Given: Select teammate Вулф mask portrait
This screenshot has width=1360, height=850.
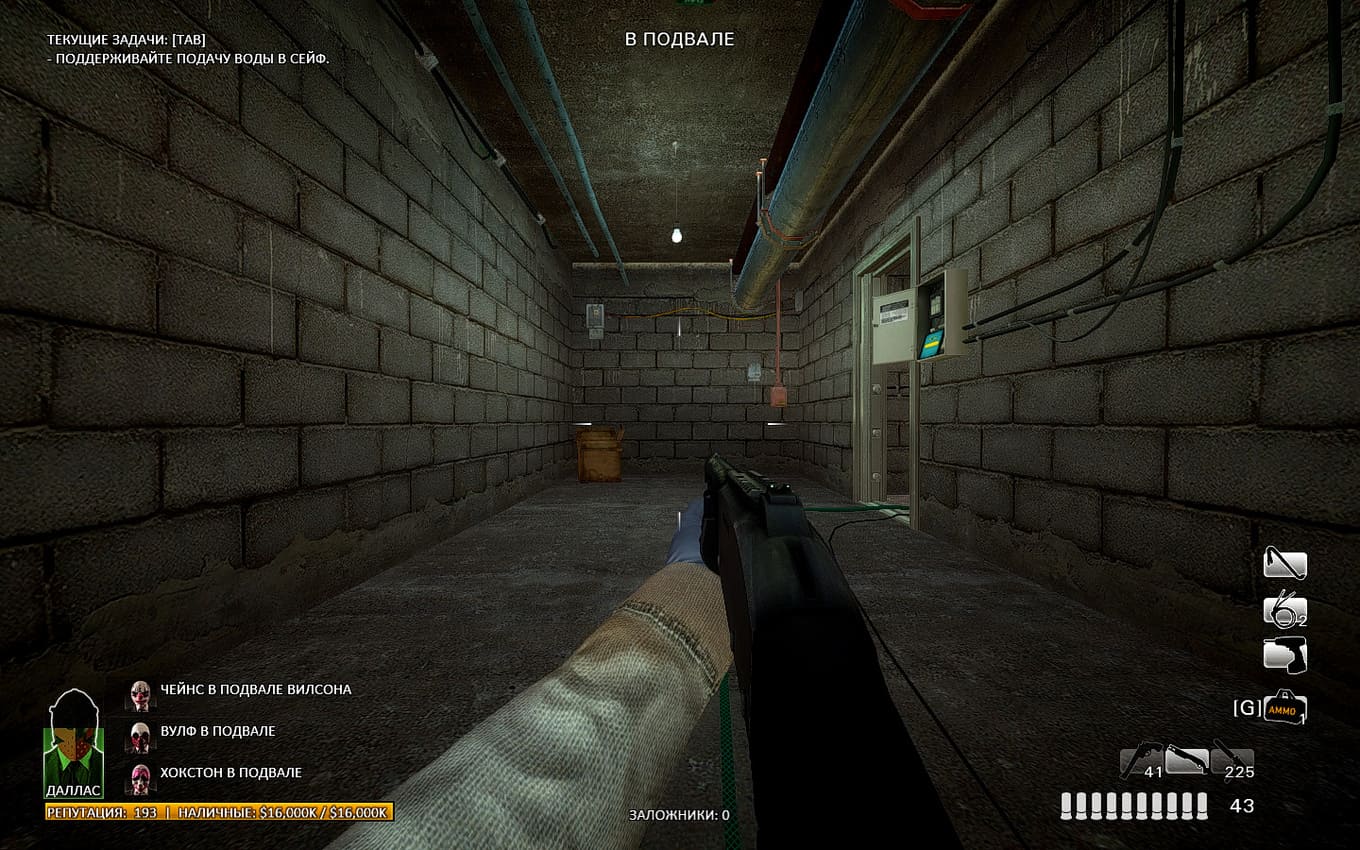Looking at the screenshot, I should (x=140, y=733).
